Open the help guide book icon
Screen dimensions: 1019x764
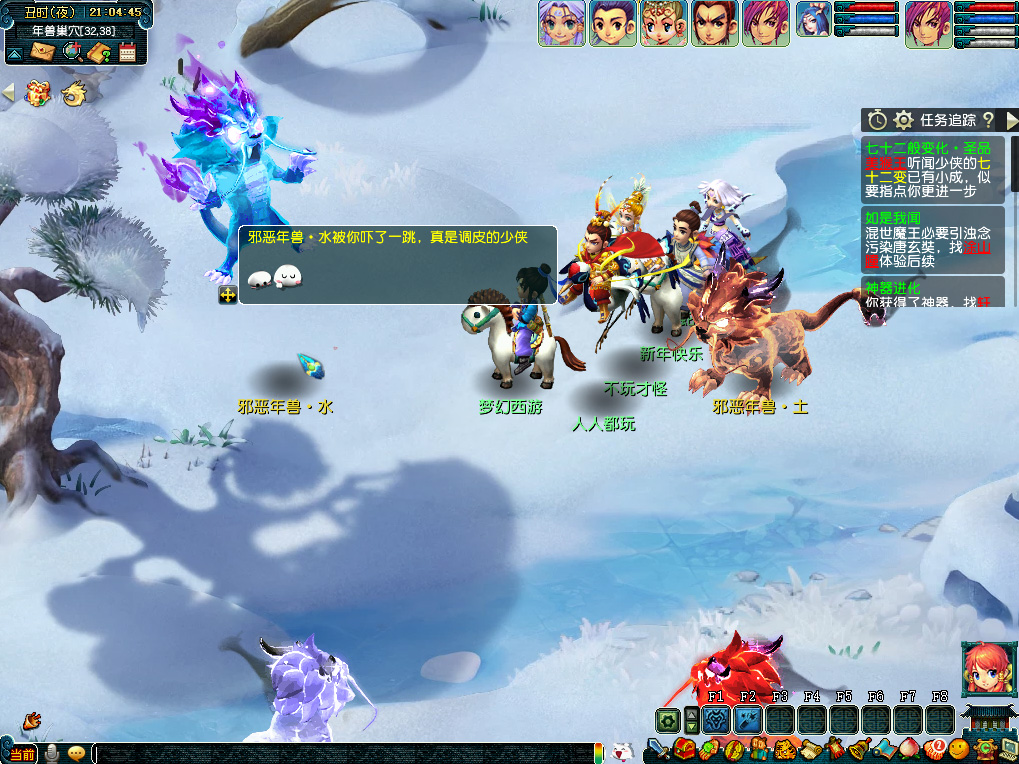click(x=99, y=52)
